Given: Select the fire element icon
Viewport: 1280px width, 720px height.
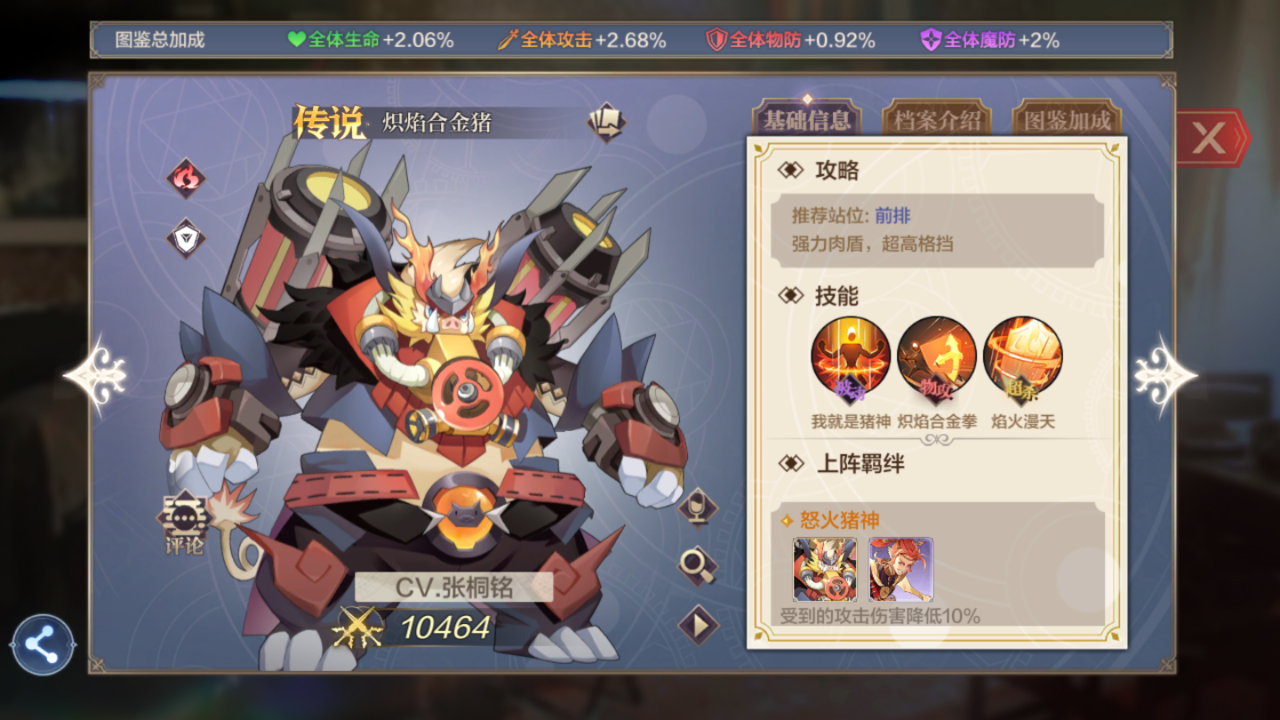Looking at the screenshot, I should pyautogui.click(x=185, y=179).
